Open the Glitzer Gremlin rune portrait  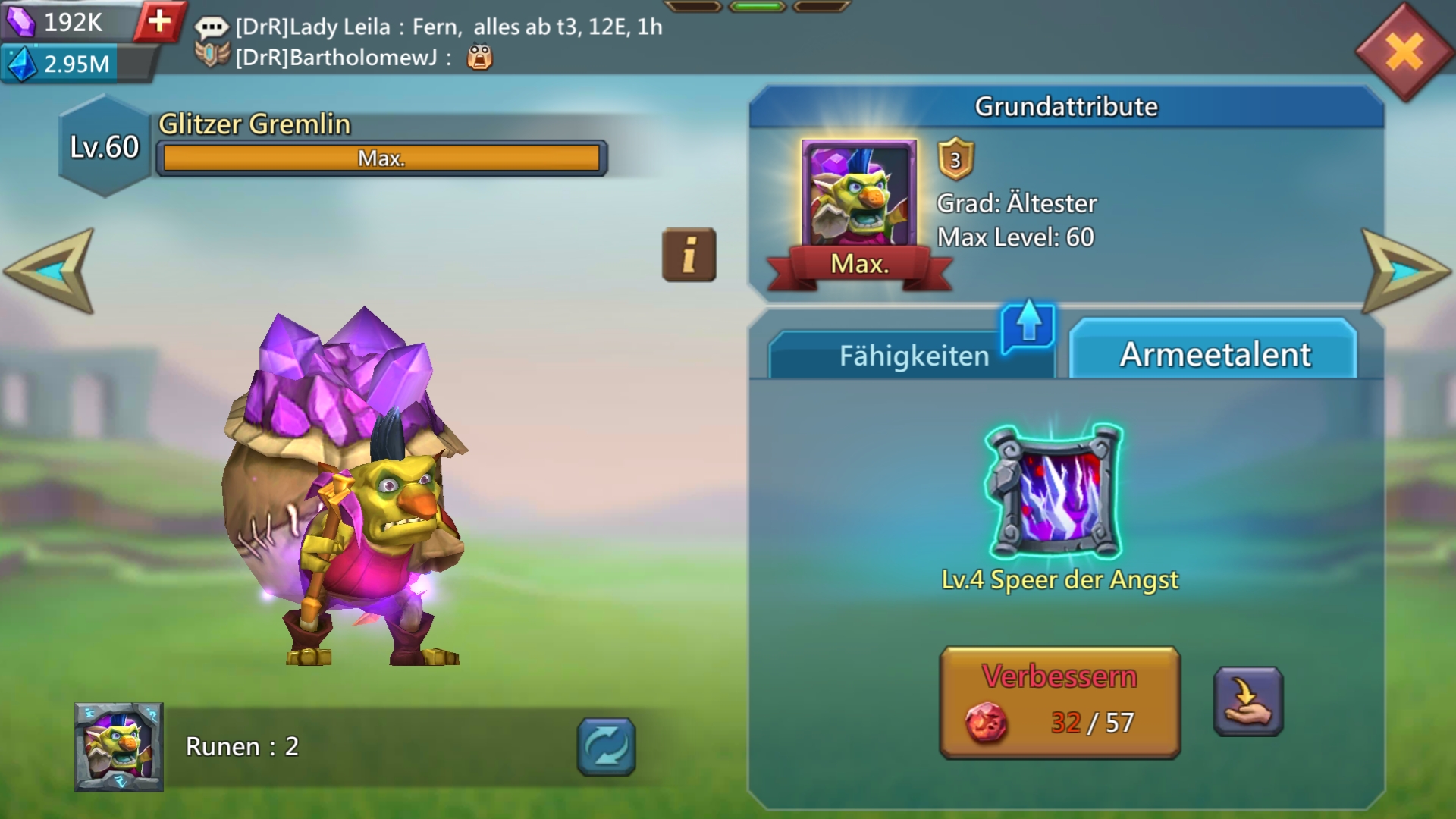[x=119, y=747]
